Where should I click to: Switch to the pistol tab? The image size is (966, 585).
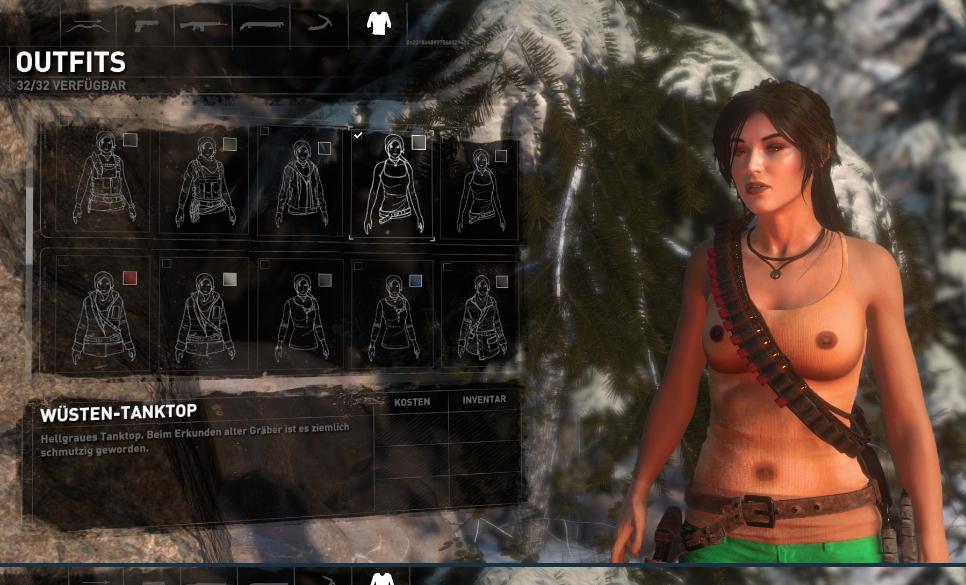pos(145,24)
